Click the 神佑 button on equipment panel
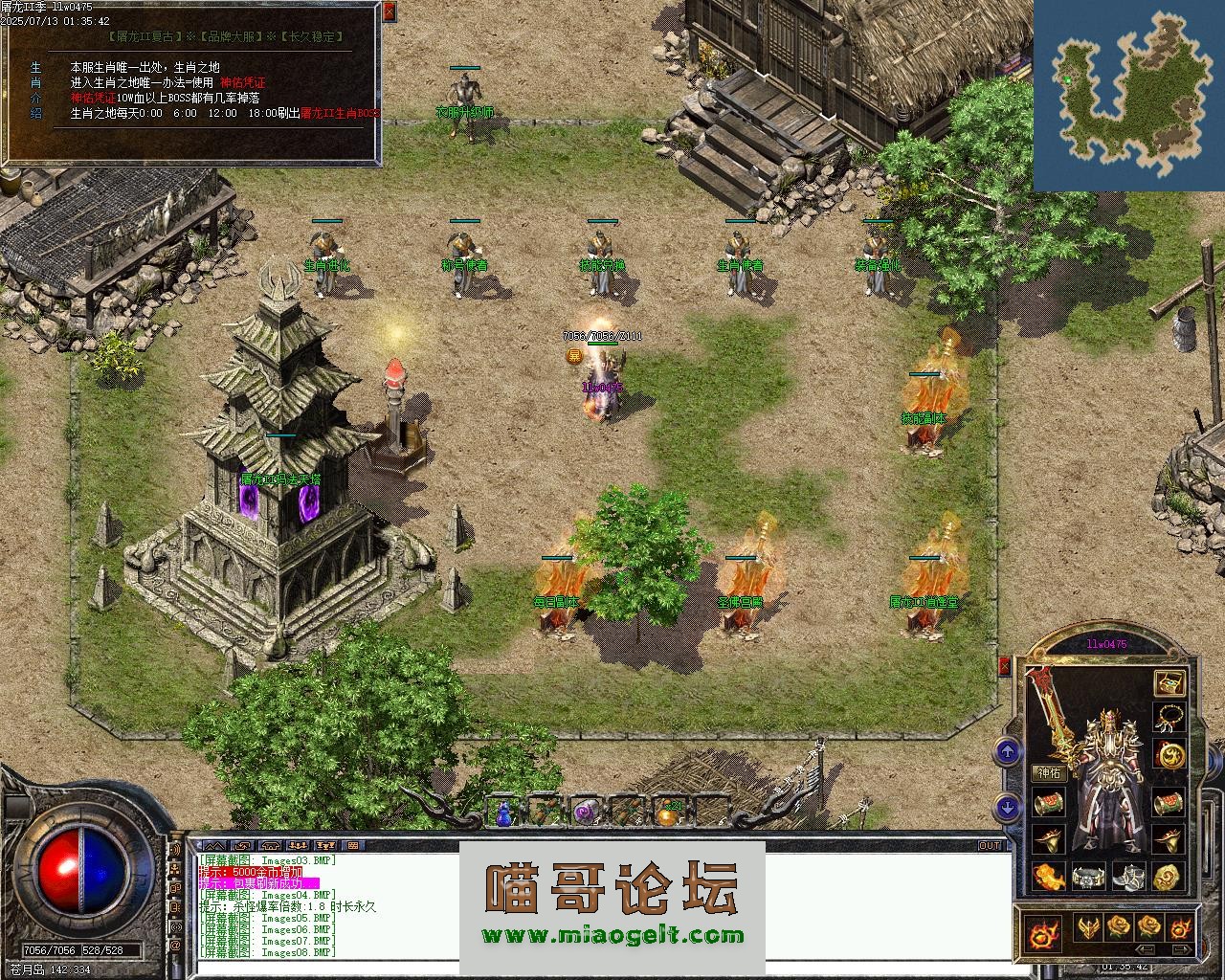This screenshot has width=1225, height=980. click(1049, 772)
